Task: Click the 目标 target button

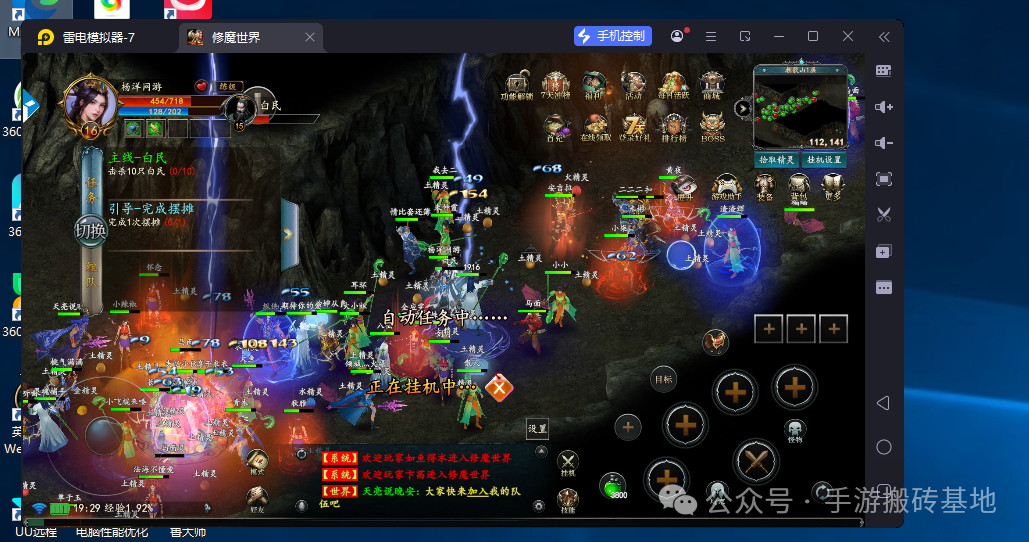Action: click(663, 379)
